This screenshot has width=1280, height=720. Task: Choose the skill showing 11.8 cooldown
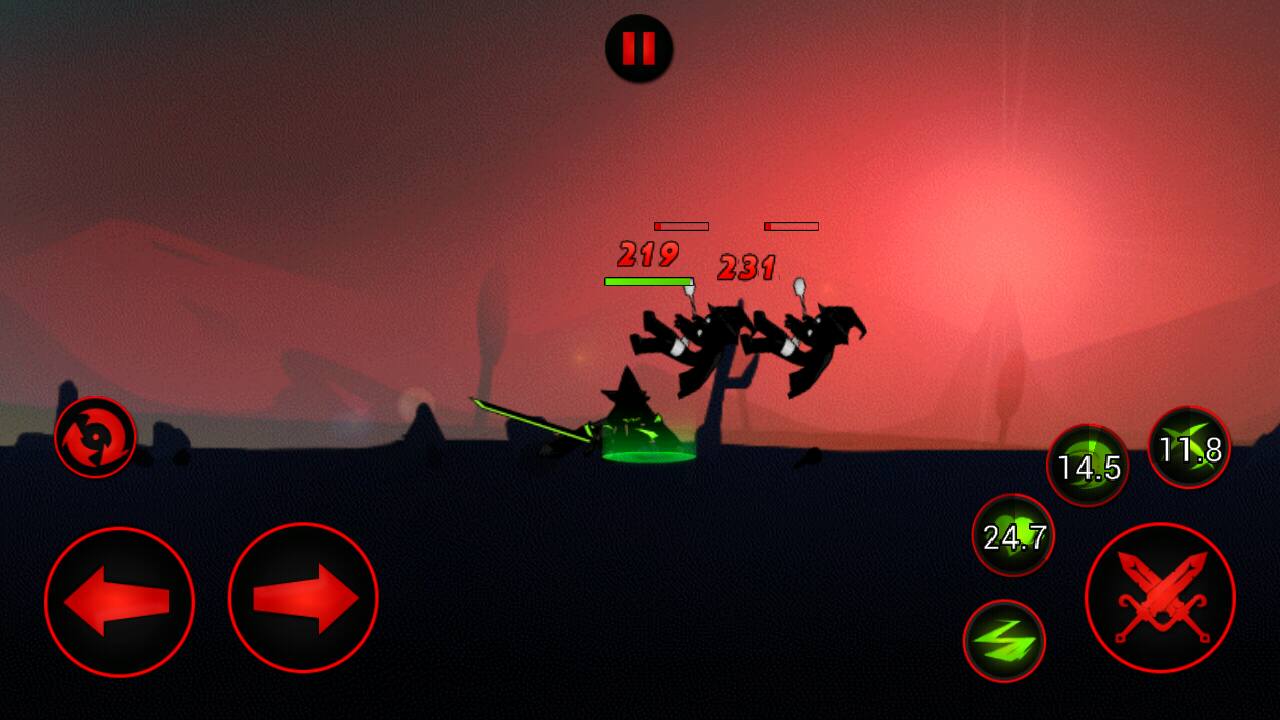(x=1189, y=448)
